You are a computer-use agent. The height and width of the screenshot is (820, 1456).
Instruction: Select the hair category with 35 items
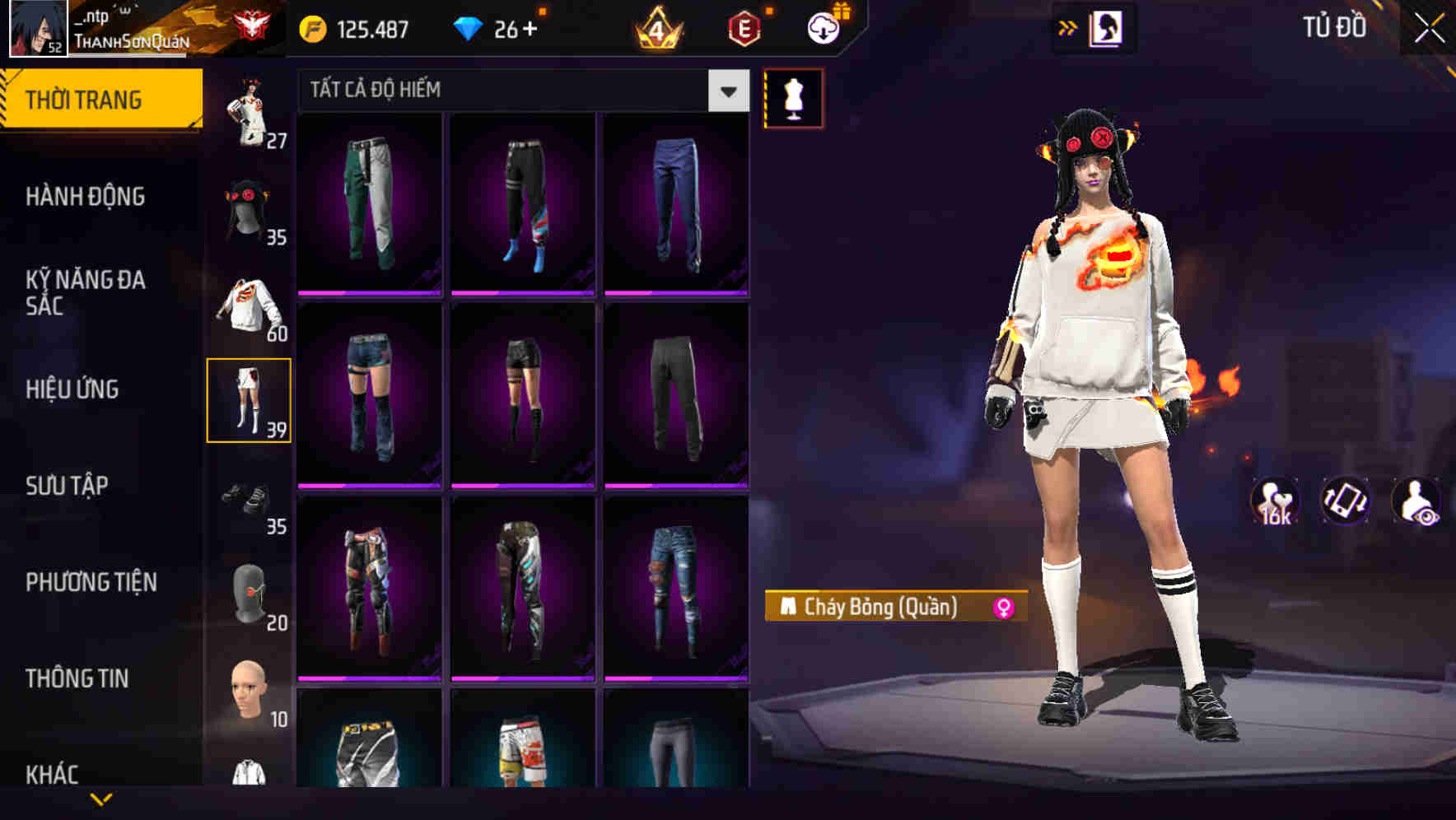pyautogui.click(x=250, y=206)
